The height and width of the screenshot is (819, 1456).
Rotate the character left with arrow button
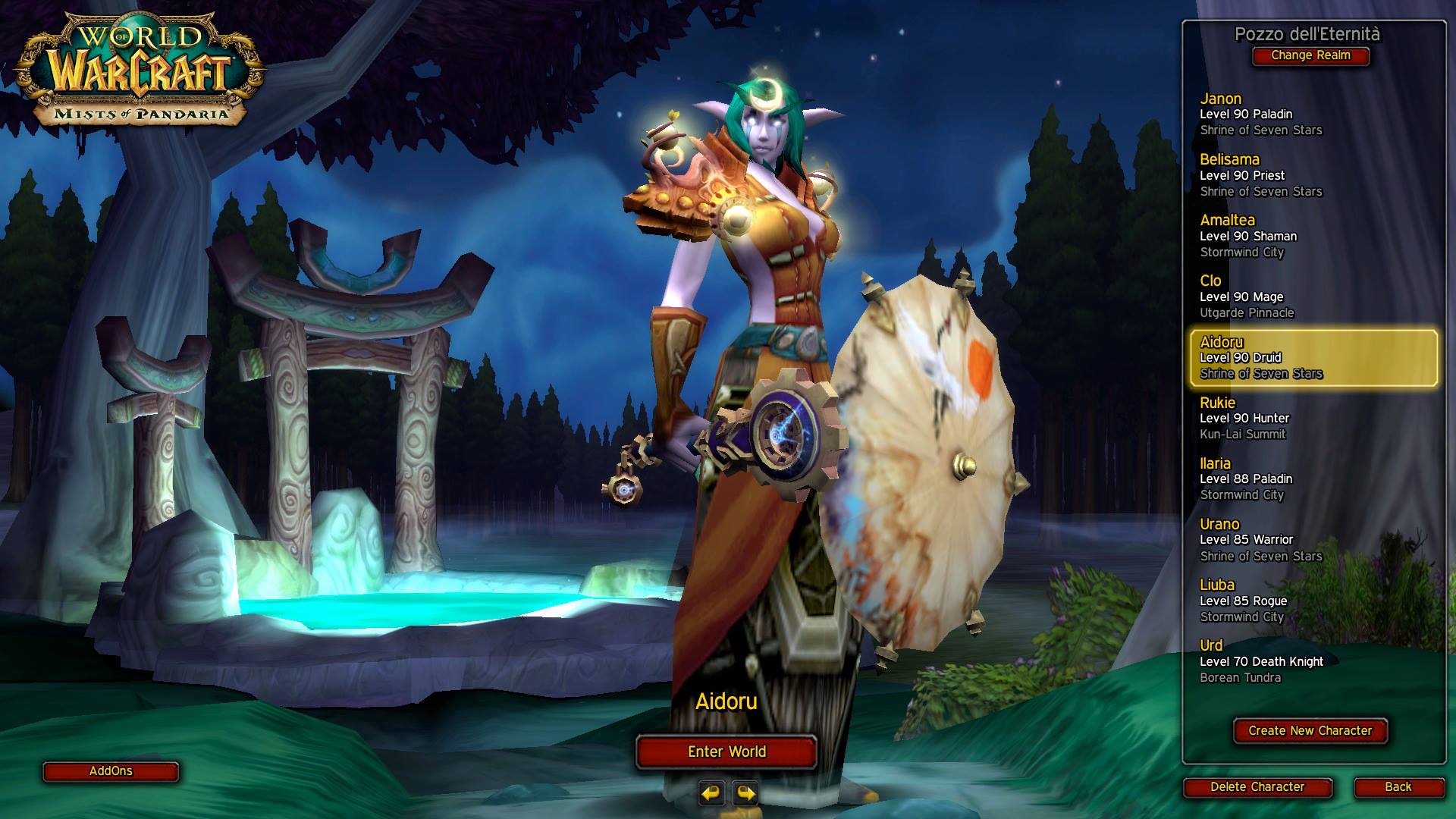[711, 793]
